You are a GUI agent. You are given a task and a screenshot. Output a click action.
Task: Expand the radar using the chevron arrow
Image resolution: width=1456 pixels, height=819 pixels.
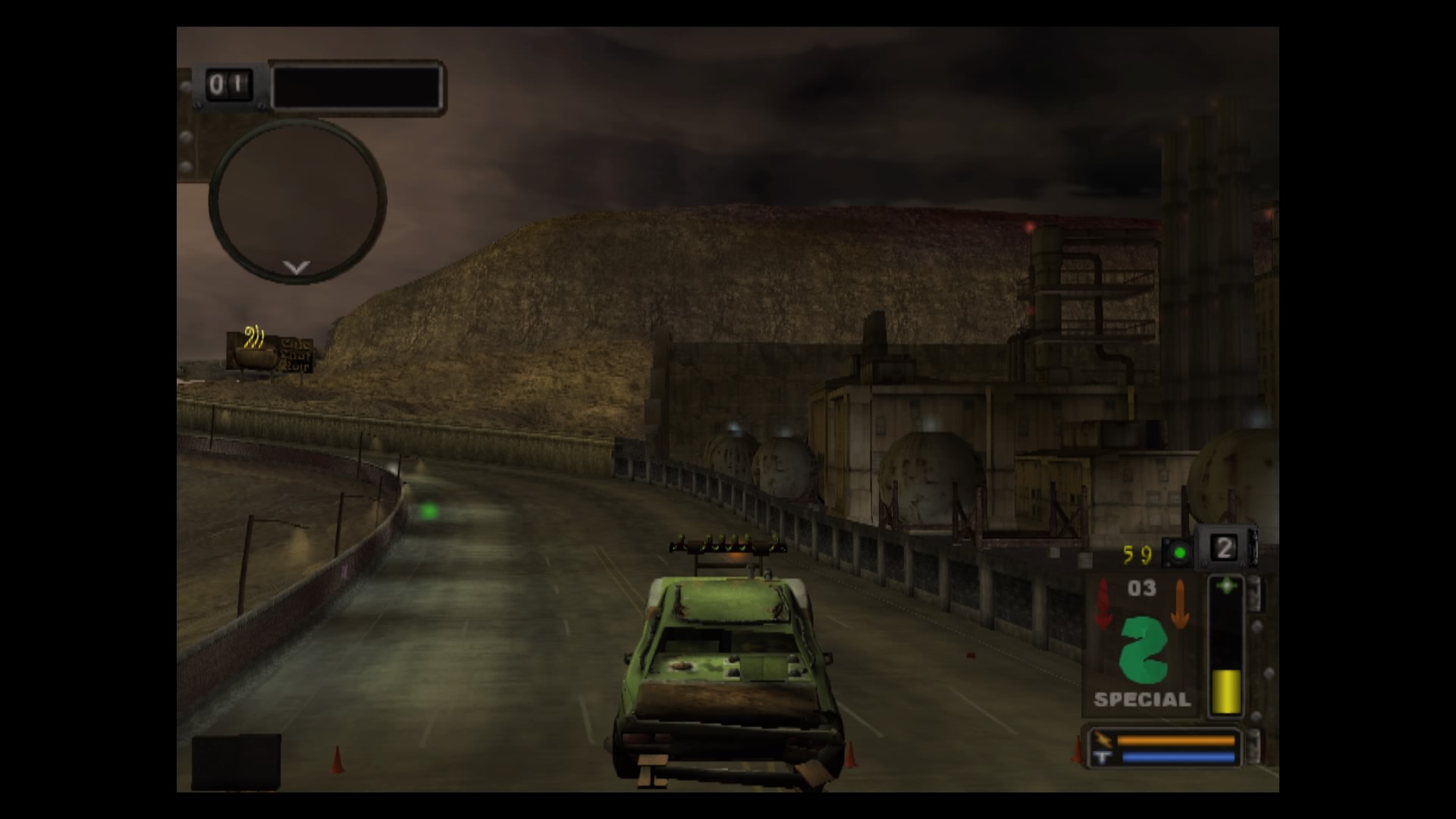coord(295,267)
